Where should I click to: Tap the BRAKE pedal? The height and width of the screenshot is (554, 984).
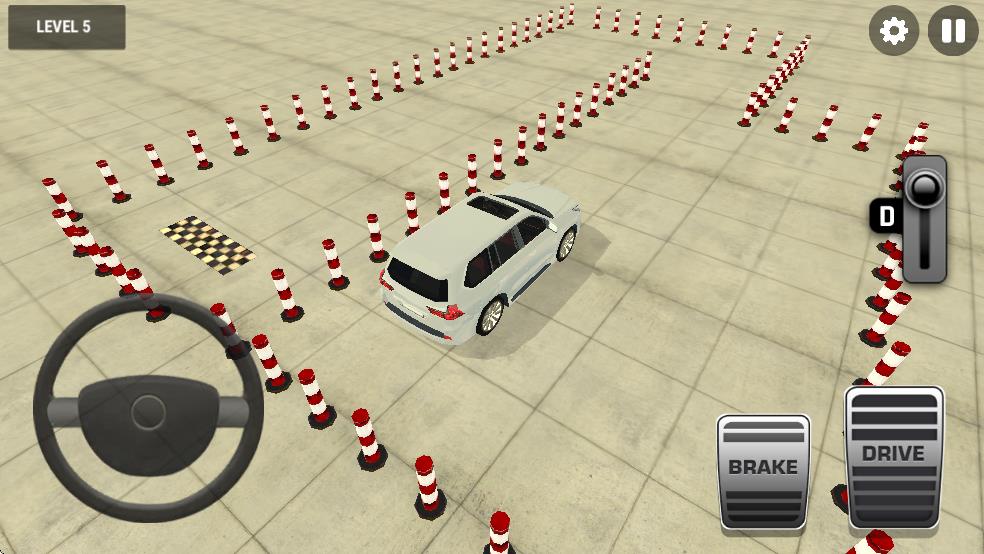pyautogui.click(x=763, y=471)
